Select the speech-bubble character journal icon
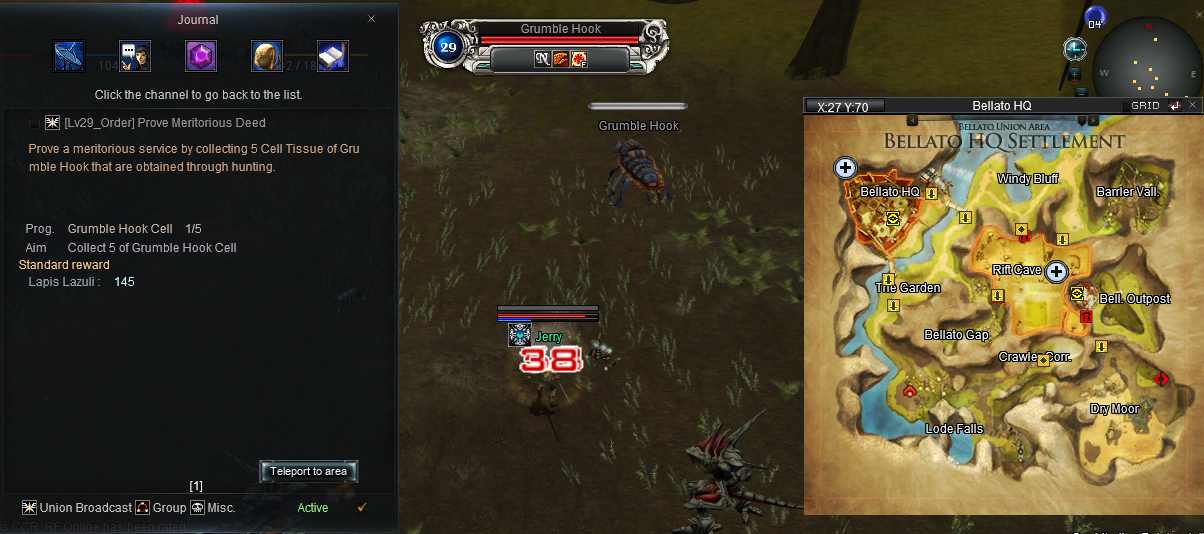The image size is (1204, 534). point(134,55)
